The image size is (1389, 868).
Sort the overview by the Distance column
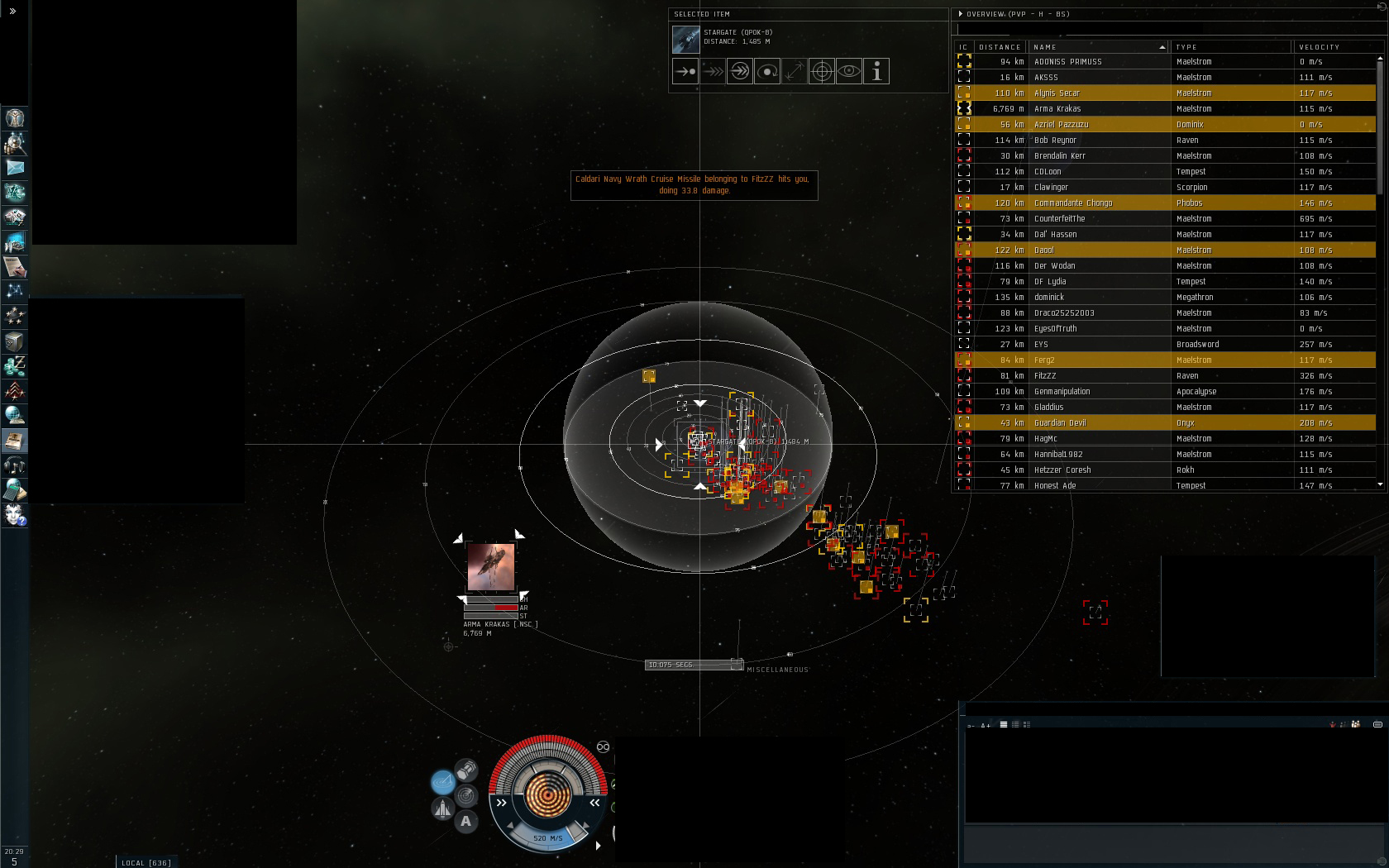(1000, 47)
